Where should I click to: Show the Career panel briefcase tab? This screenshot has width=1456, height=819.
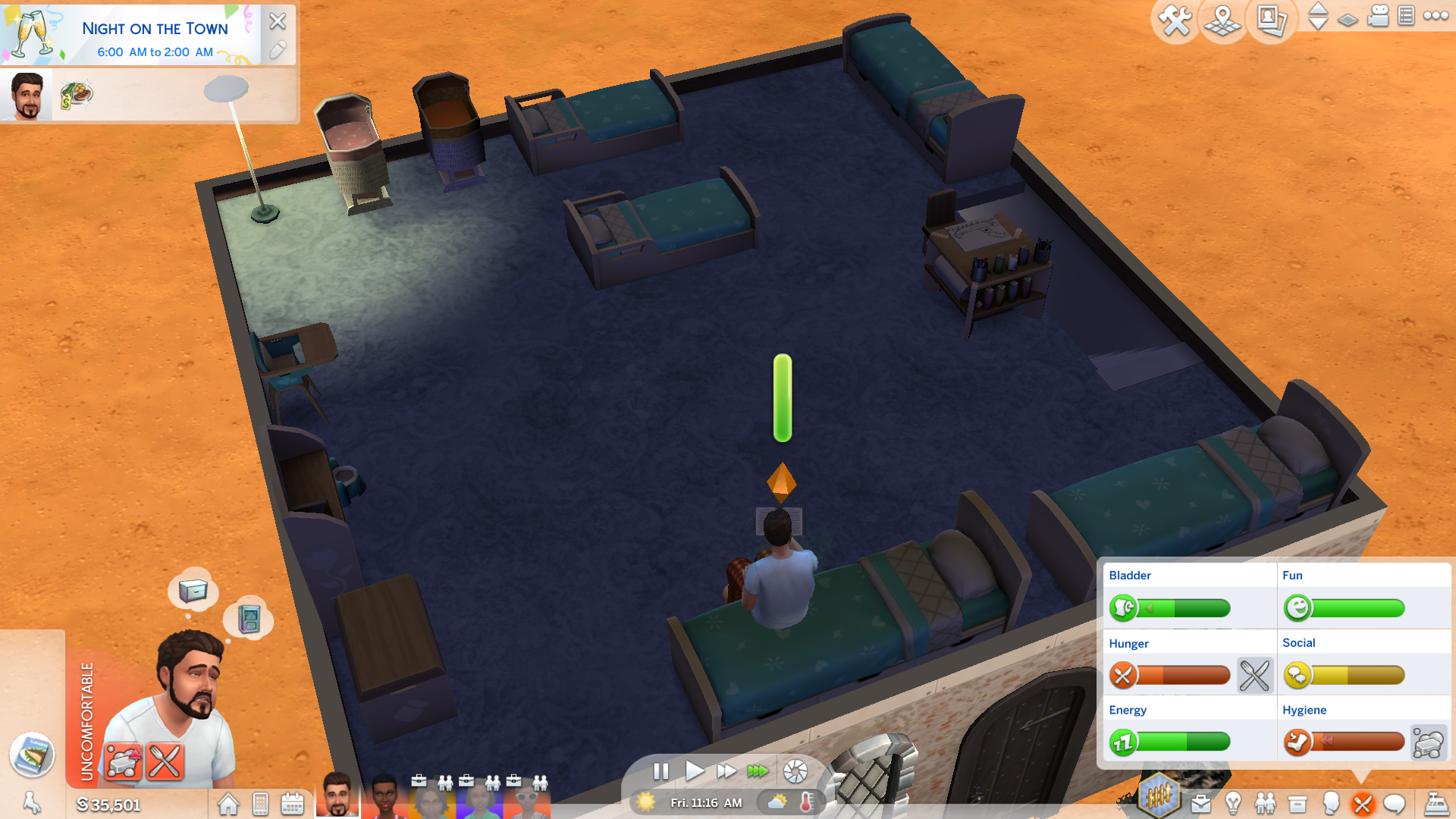coord(1200,803)
